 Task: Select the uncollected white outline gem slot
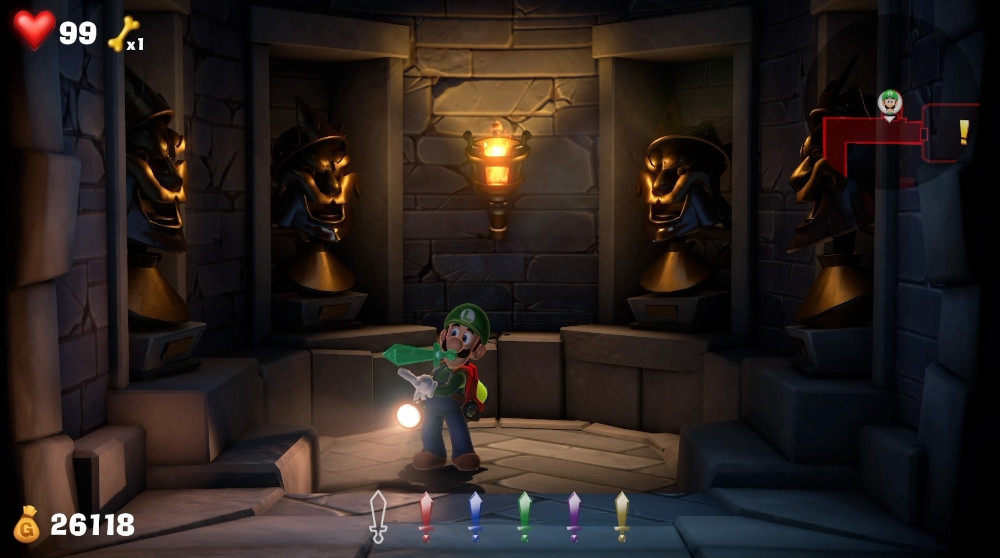pyautogui.click(x=377, y=516)
